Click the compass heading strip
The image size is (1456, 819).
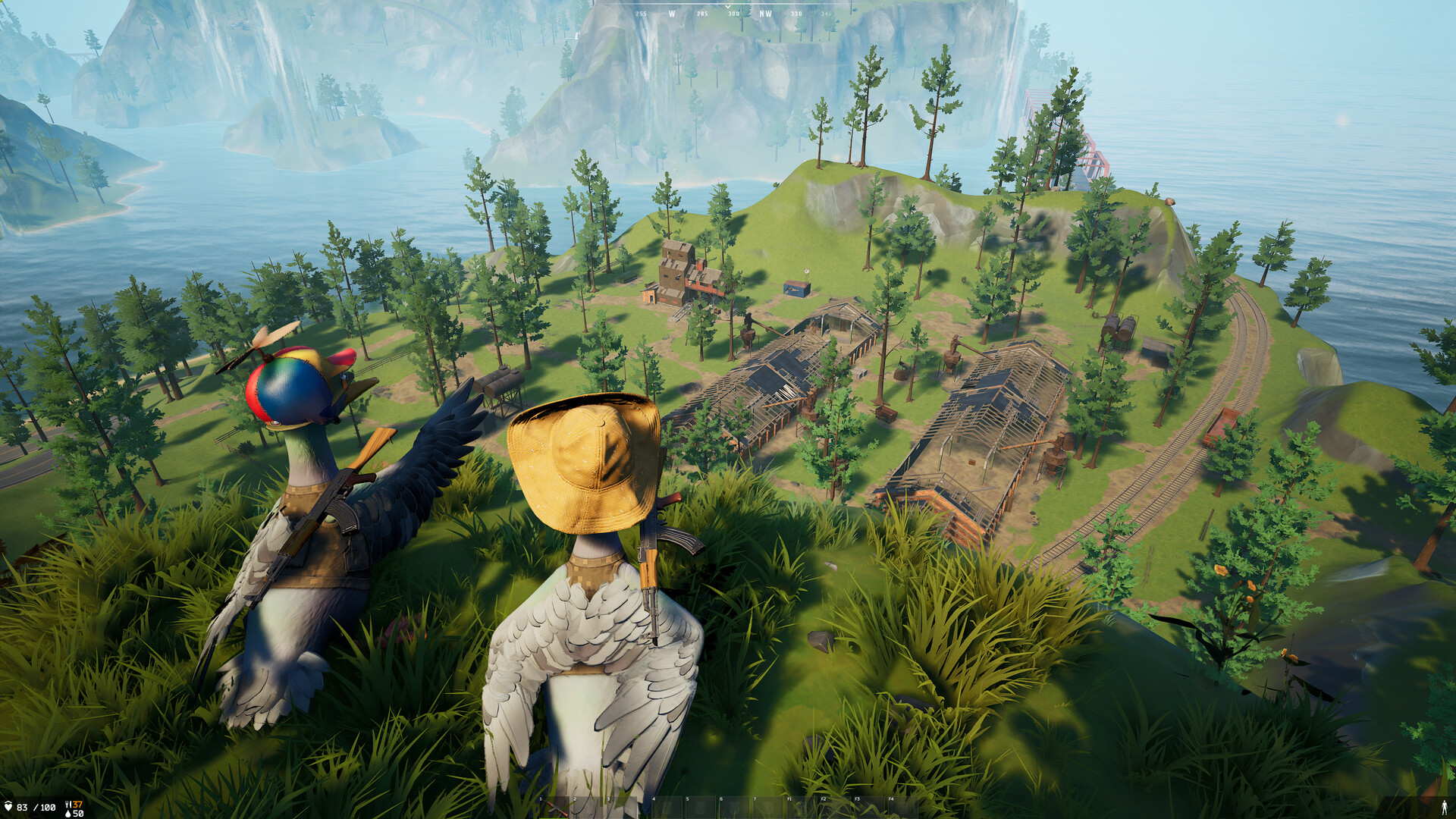728,13
